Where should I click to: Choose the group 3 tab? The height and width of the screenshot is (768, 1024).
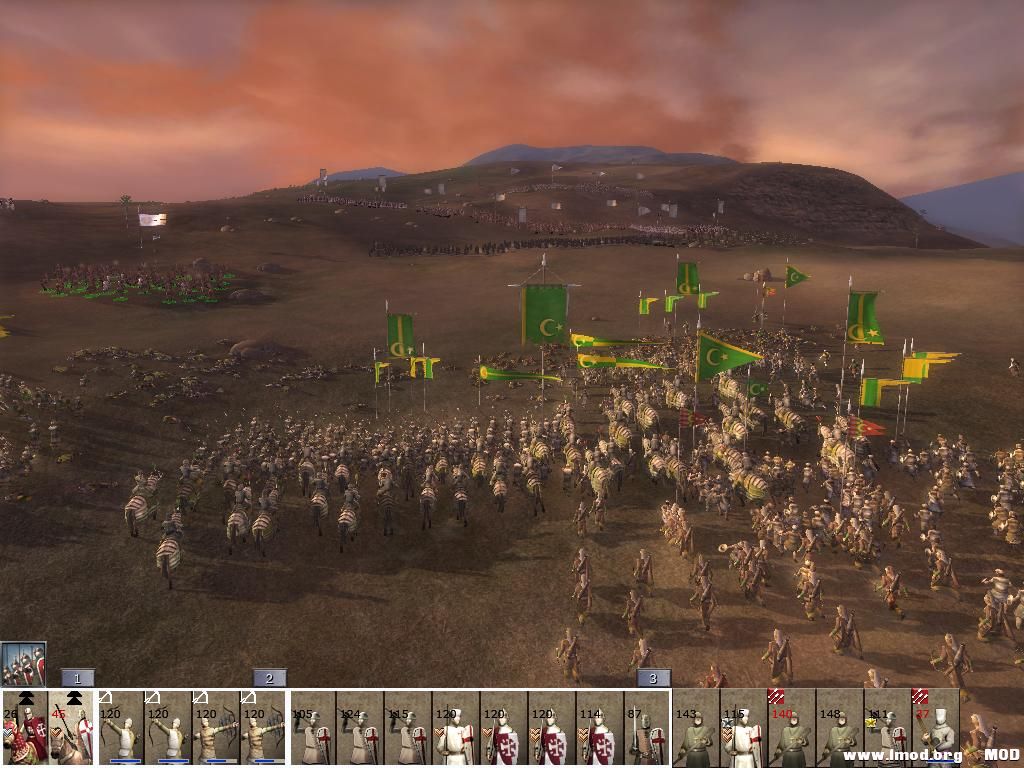(x=653, y=678)
